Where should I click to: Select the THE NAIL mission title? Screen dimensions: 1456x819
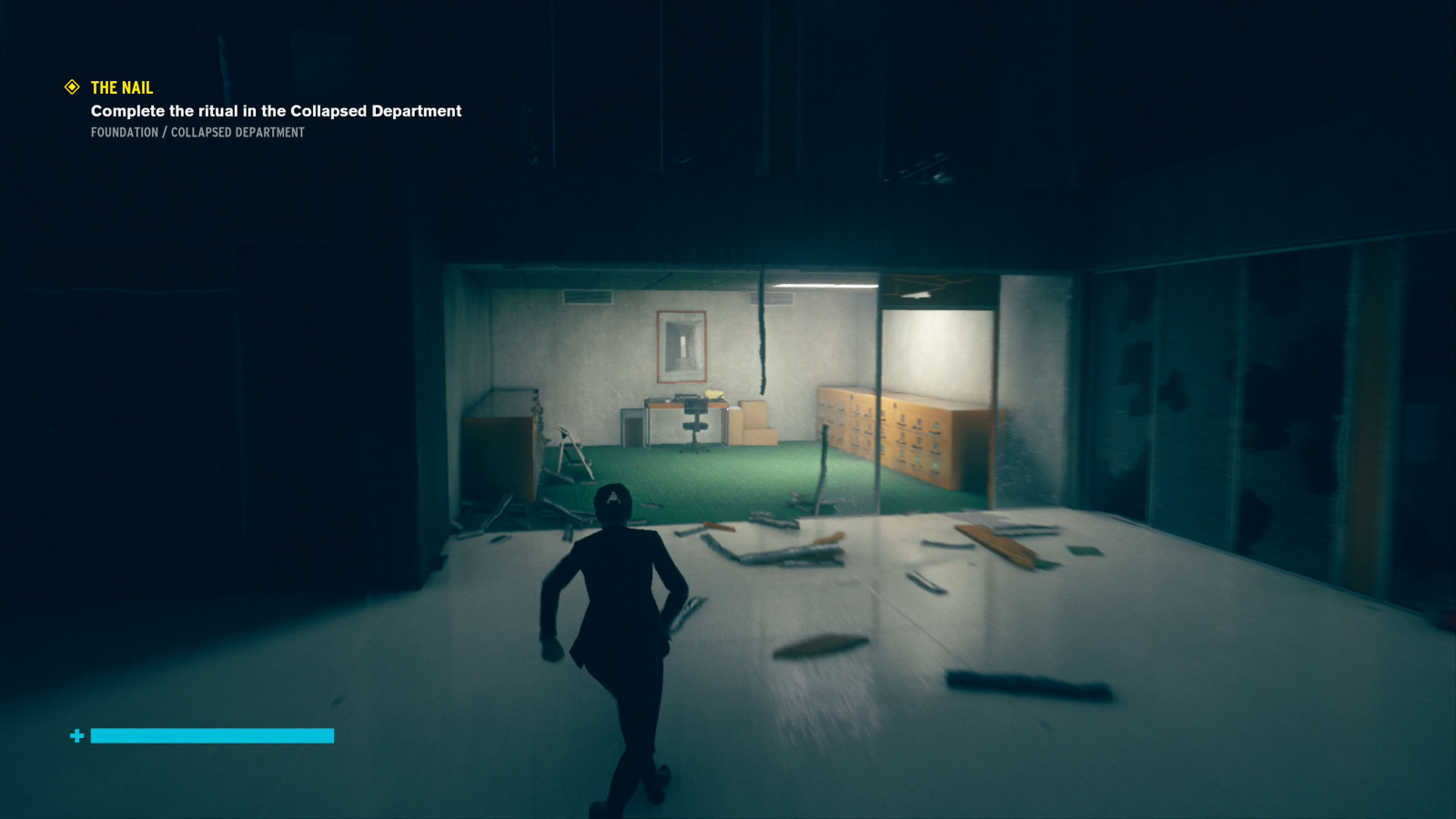point(120,87)
